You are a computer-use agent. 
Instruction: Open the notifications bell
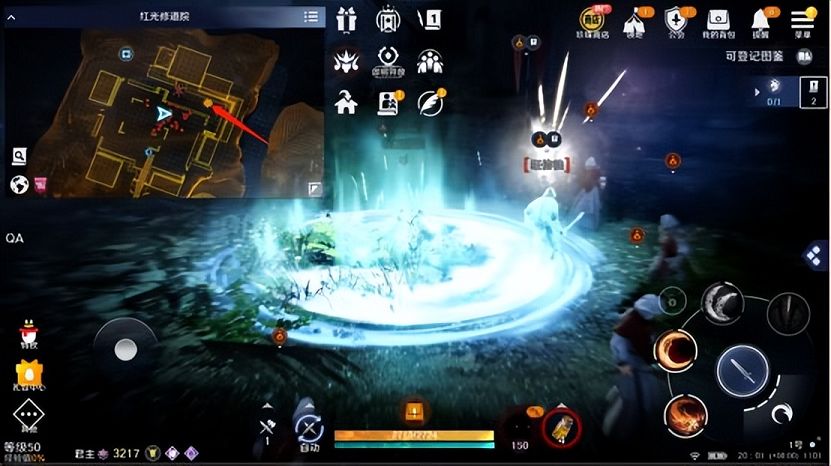760,20
